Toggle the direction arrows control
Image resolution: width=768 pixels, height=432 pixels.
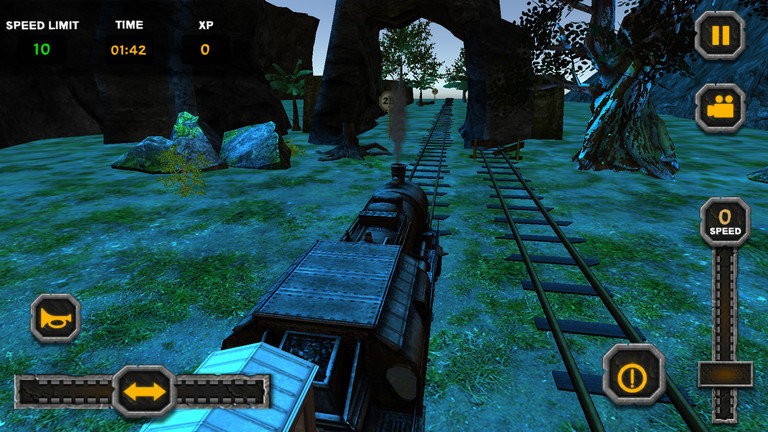(144, 391)
